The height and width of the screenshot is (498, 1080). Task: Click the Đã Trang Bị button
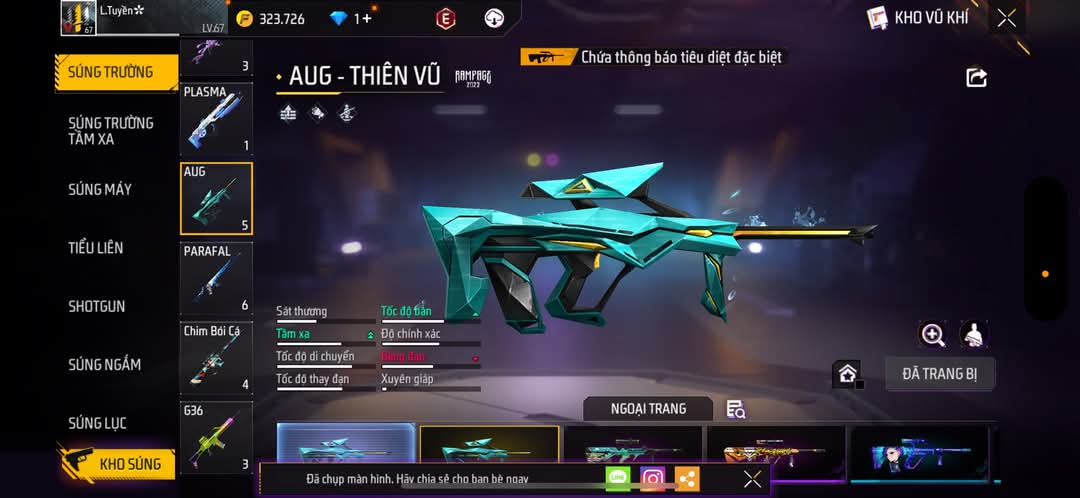tap(939, 374)
